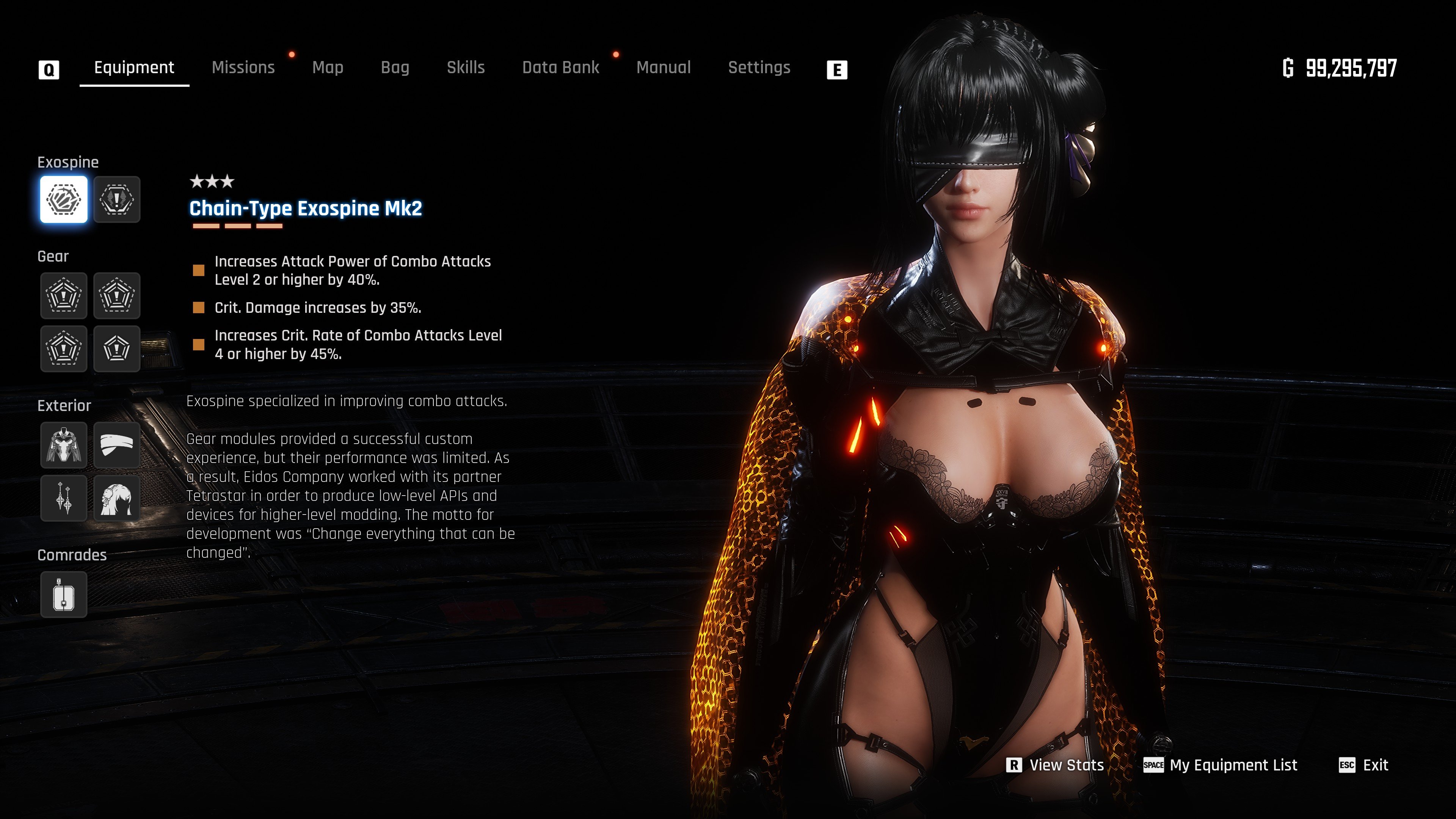Select the drone slot under Comrades
Viewport: 1456px width, 819px height.
[64, 595]
